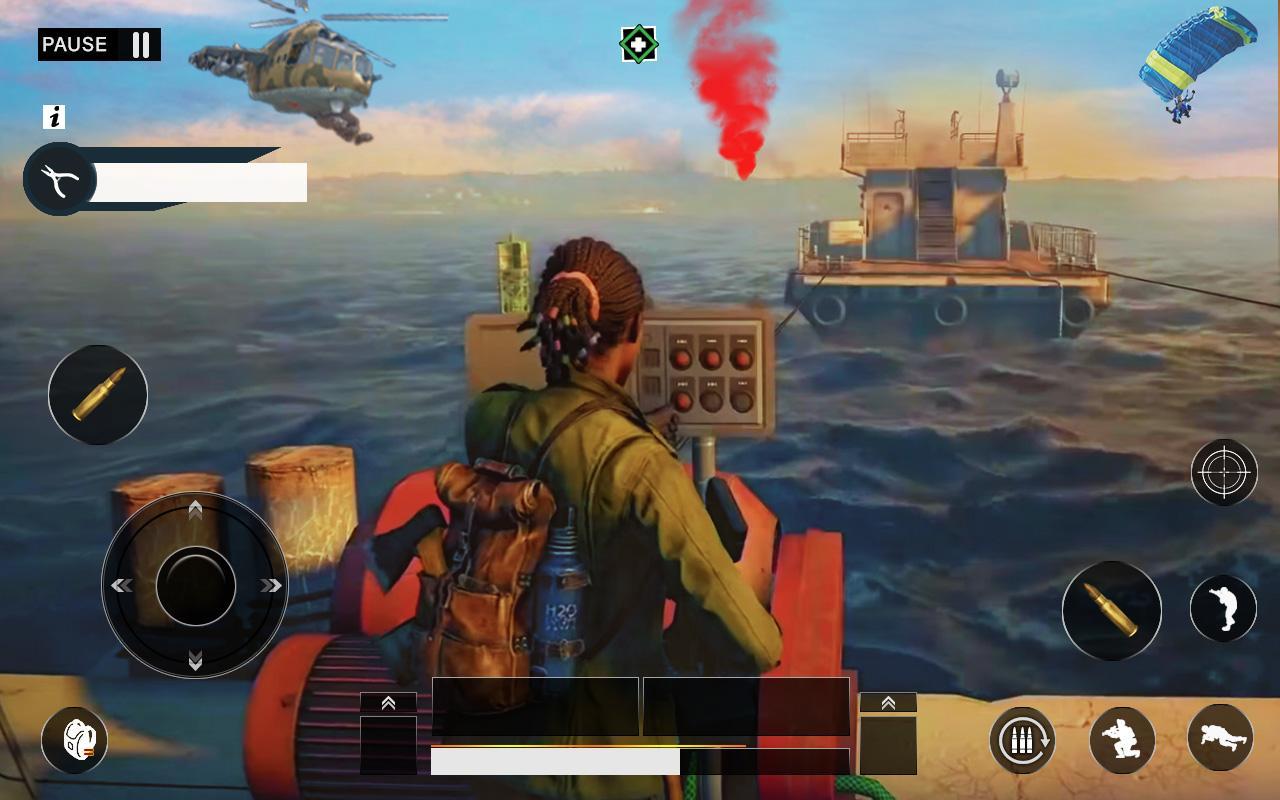The height and width of the screenshot is (800, 1280).
Task: Tap the reload bullets icon
Action: click(1021, 740)
